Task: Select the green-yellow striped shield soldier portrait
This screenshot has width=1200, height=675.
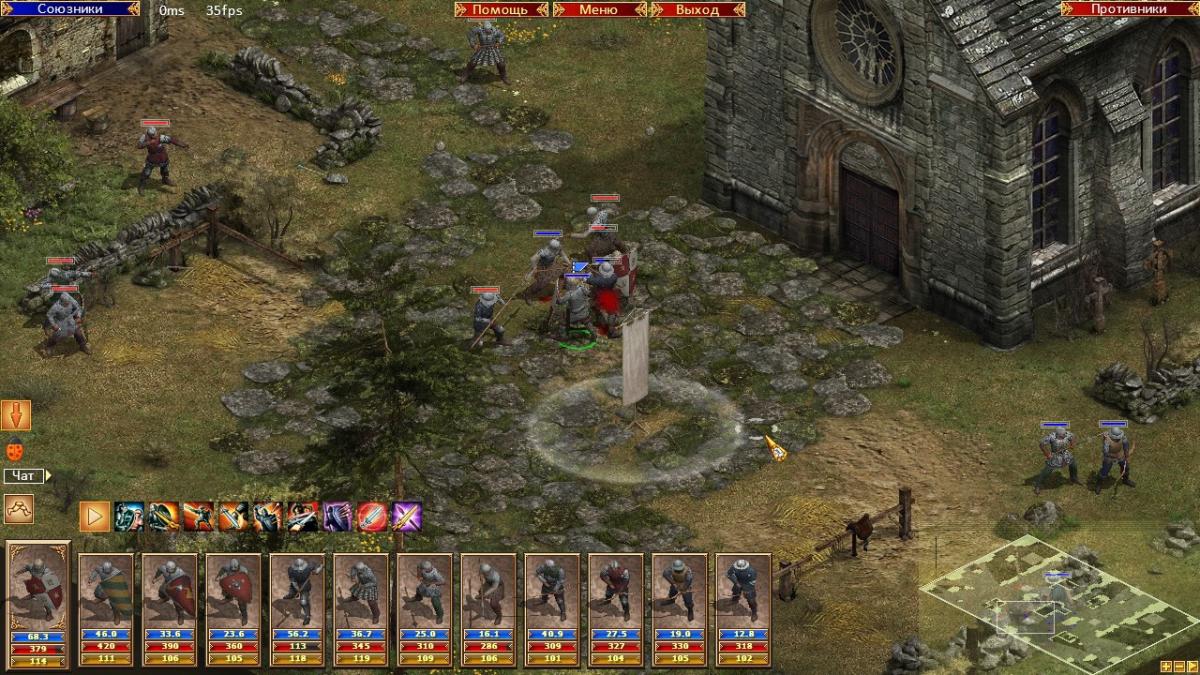Action: click(x=106, y=590)
